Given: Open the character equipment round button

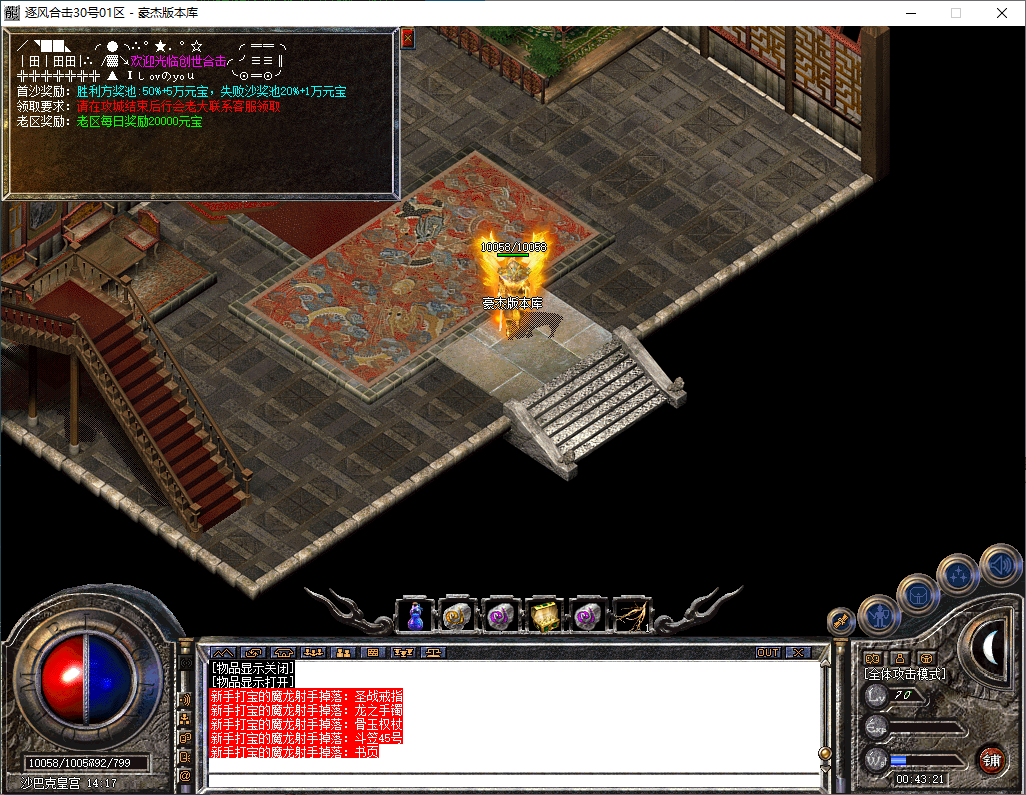Looking at the screenshot, I should click(x=879, y=615).
